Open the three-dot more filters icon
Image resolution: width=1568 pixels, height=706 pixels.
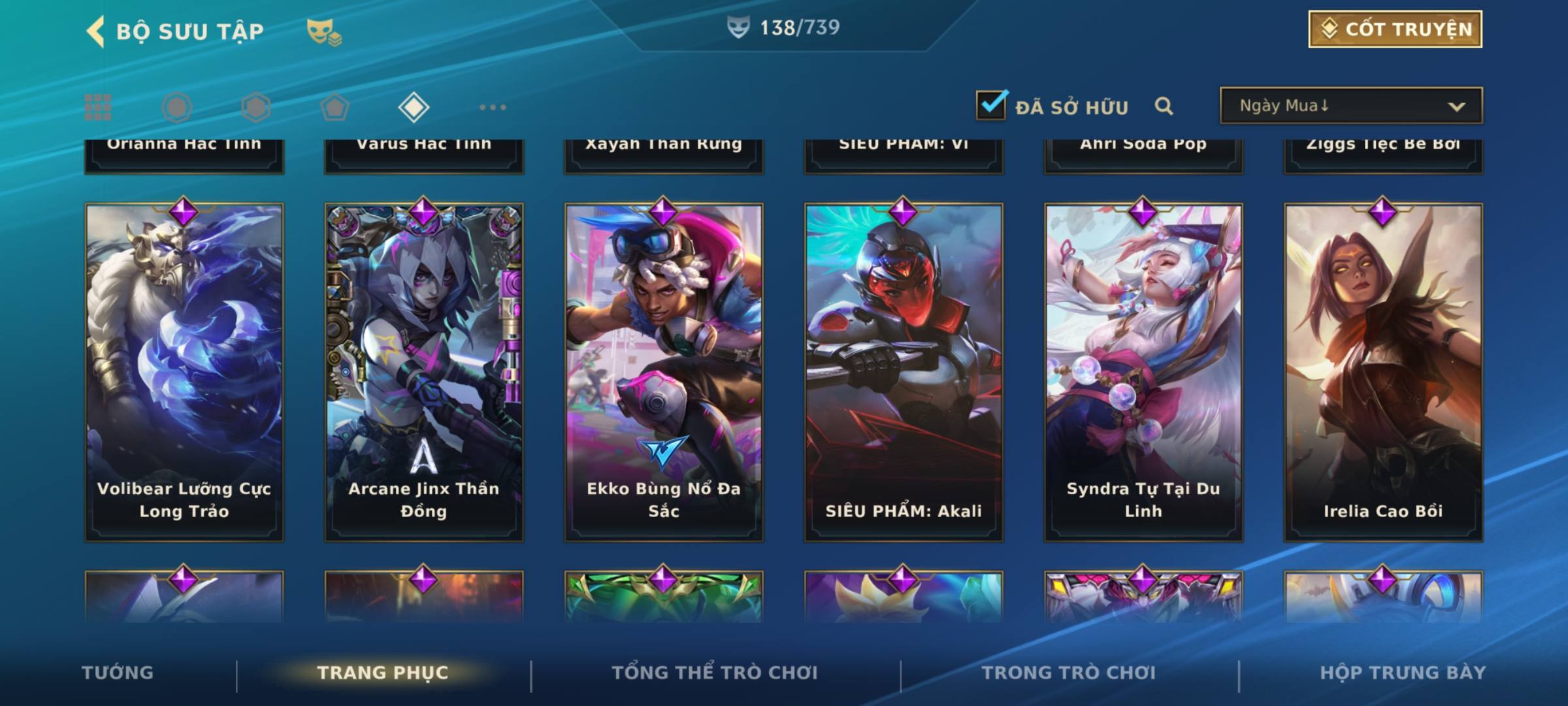pyautogui.click(x=493, y=107)
